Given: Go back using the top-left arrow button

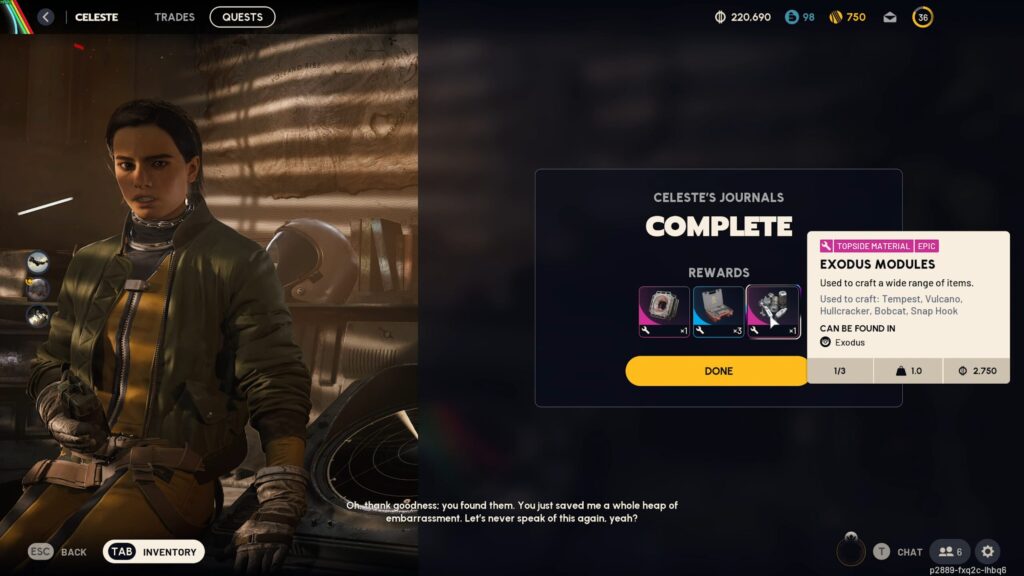Looking at the screenshot, I should [46, 17].
